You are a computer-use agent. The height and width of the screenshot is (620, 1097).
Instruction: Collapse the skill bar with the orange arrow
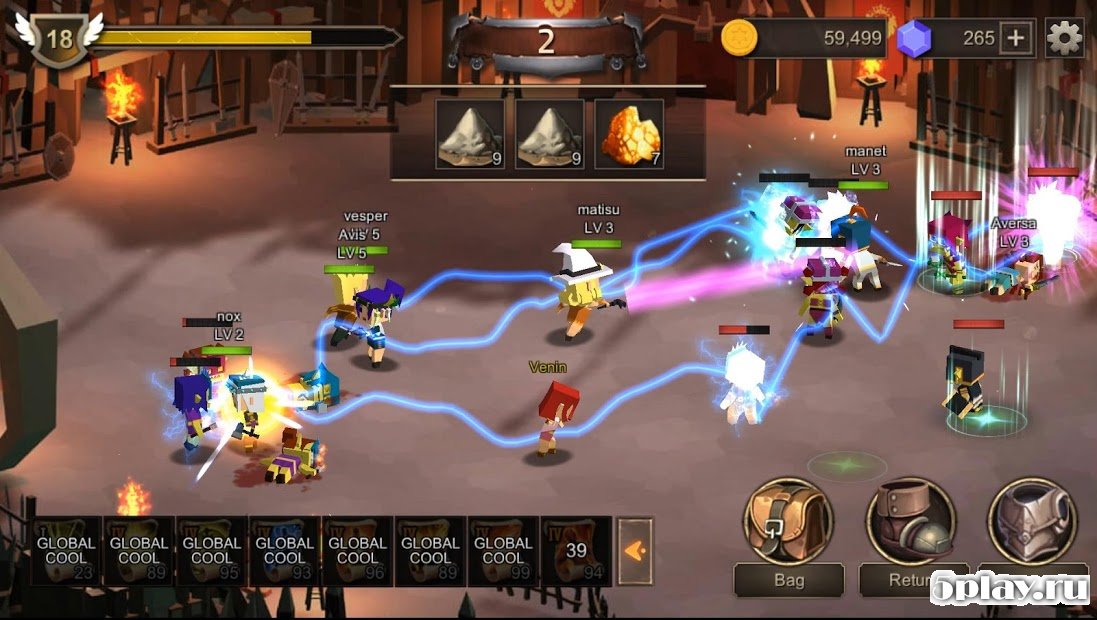(634, 549)
